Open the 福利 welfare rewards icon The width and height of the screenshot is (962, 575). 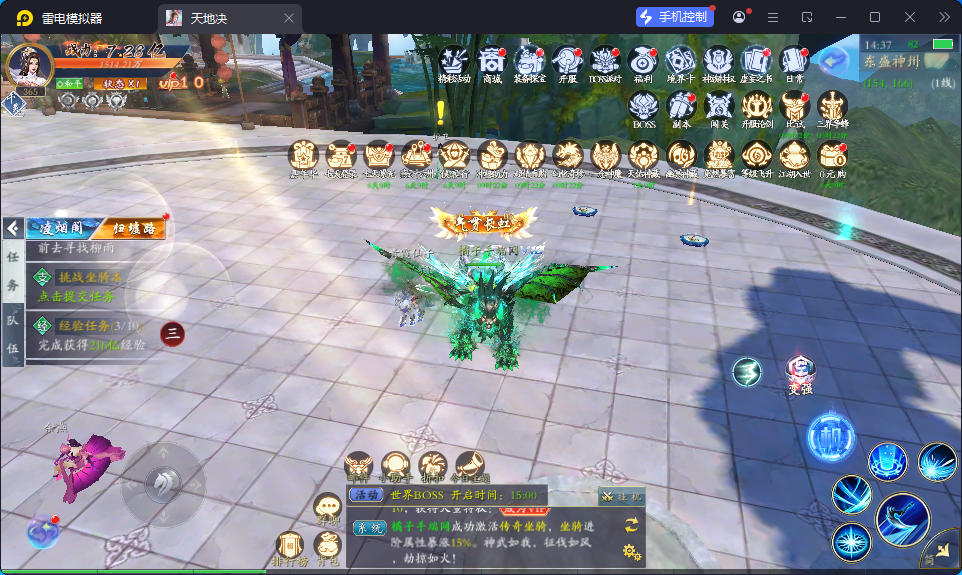point(642,60)
